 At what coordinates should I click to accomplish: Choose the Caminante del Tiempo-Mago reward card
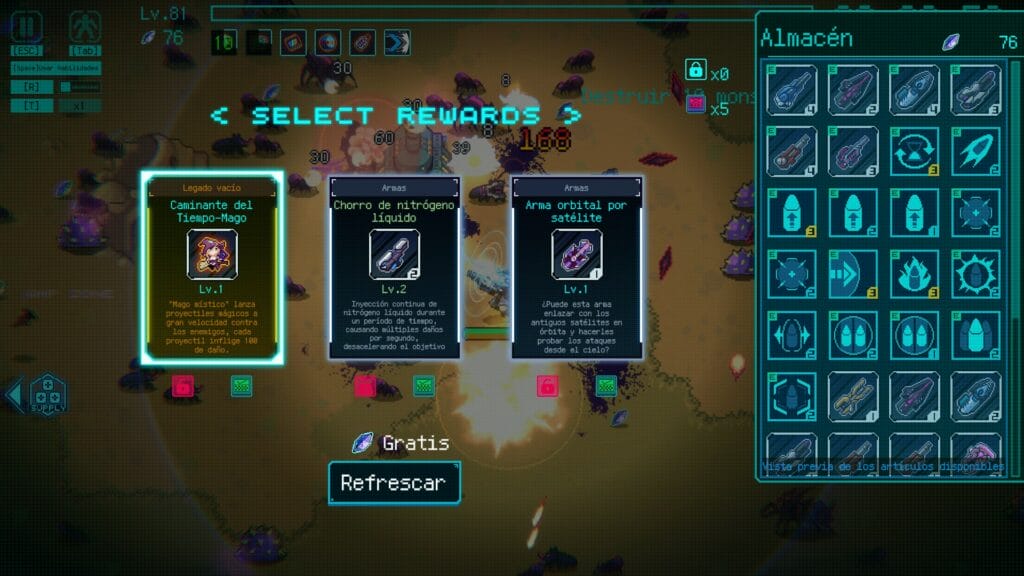pos(212,269)
